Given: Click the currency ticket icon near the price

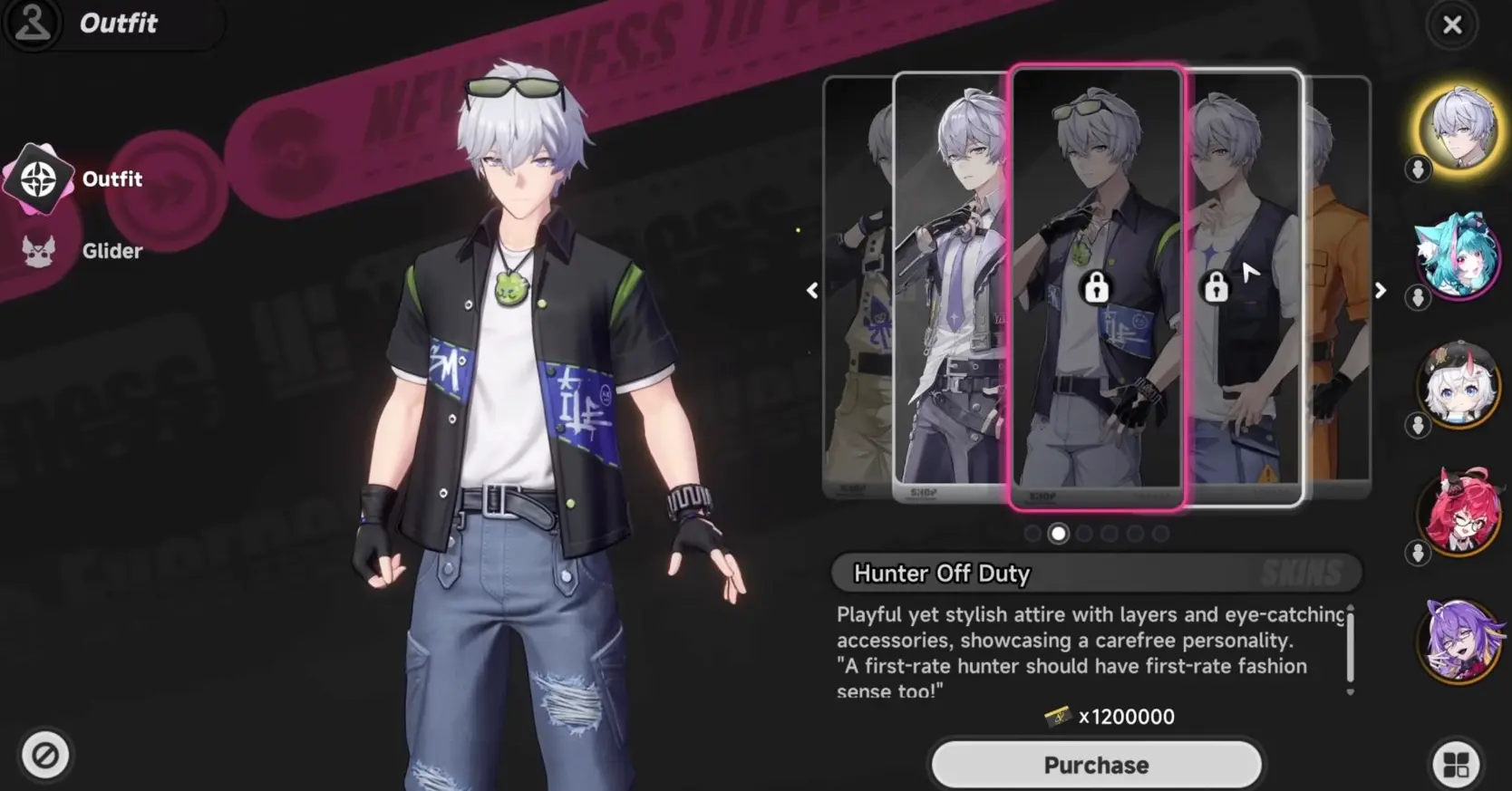Looking at the screenshot, I should [1059, 717].
